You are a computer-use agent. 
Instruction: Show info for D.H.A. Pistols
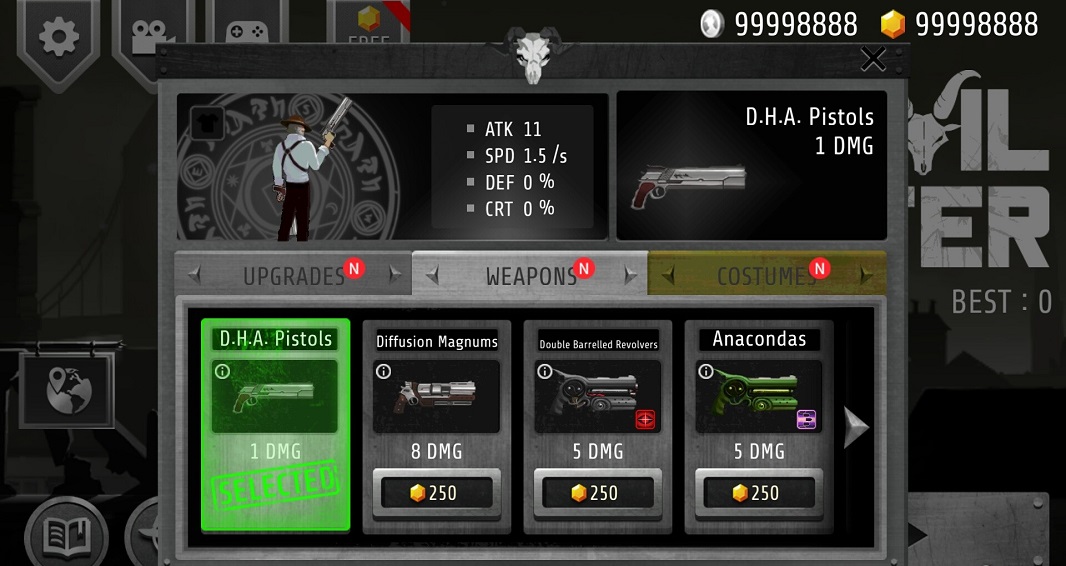point(222,372)
